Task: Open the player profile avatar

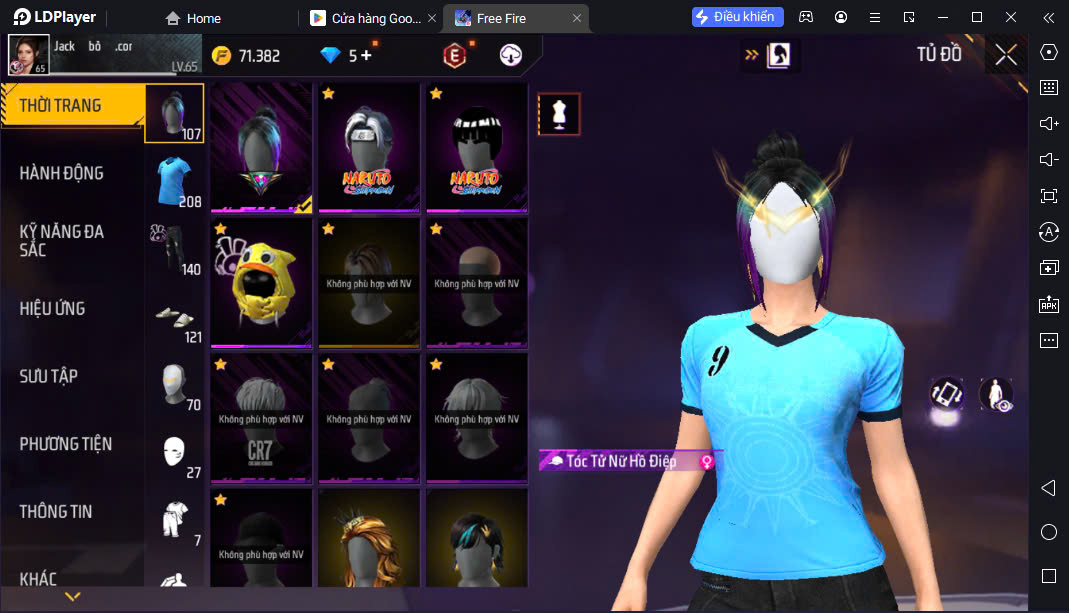Action: click(x=29, y=55)
